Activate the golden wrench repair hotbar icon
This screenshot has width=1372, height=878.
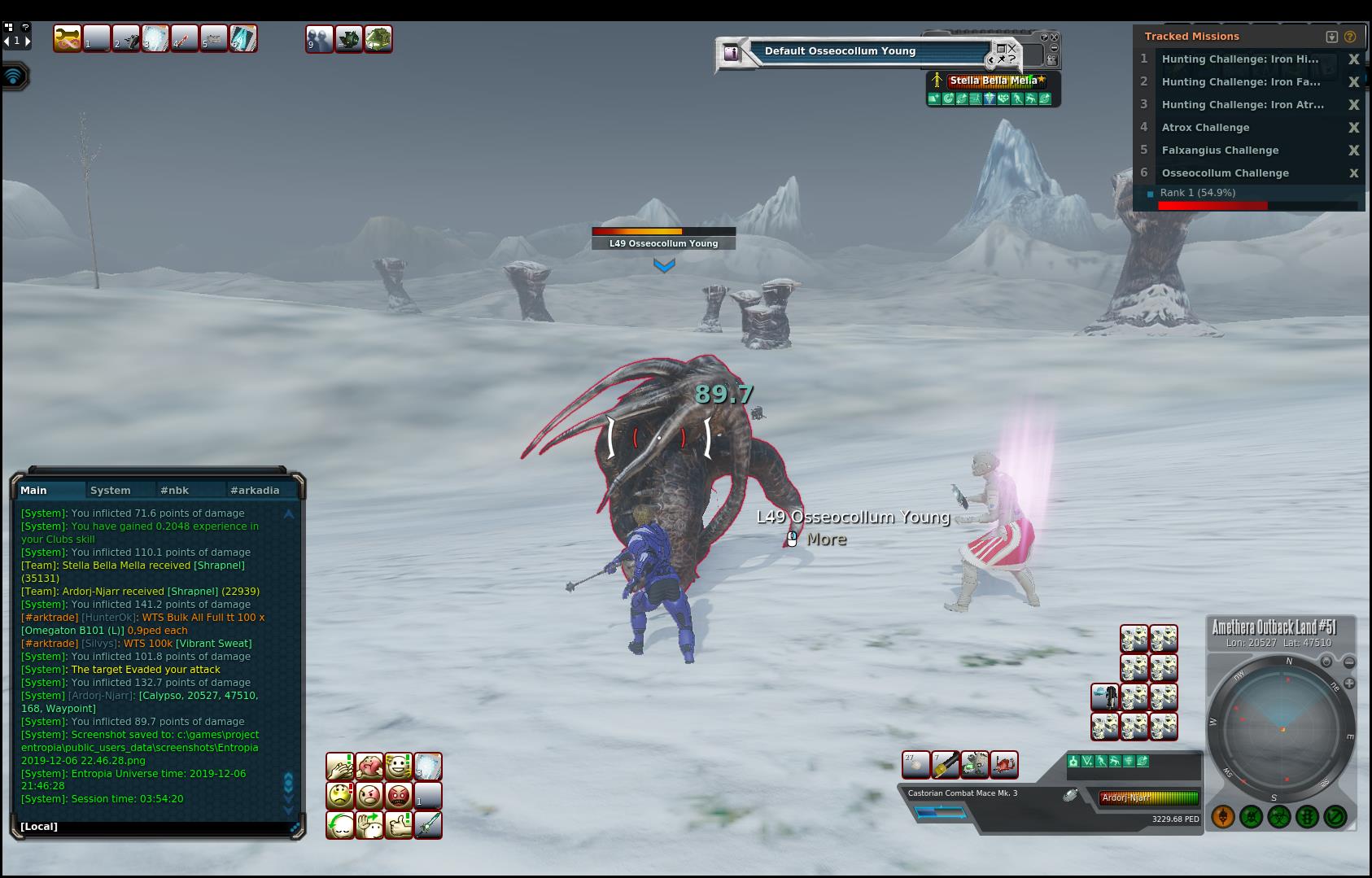pos(68,38)
